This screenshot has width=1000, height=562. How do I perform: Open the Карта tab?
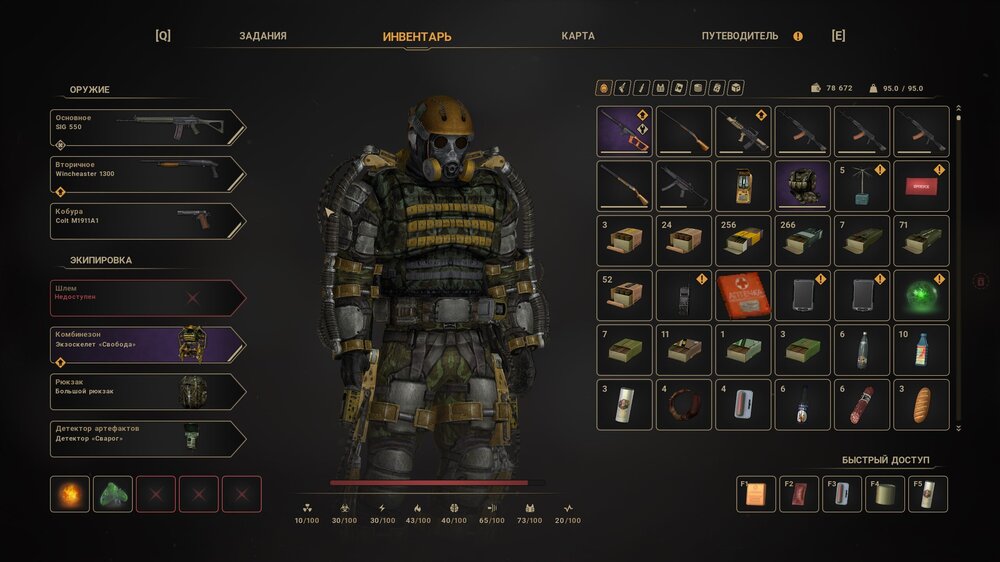click(x=578, y=36)
